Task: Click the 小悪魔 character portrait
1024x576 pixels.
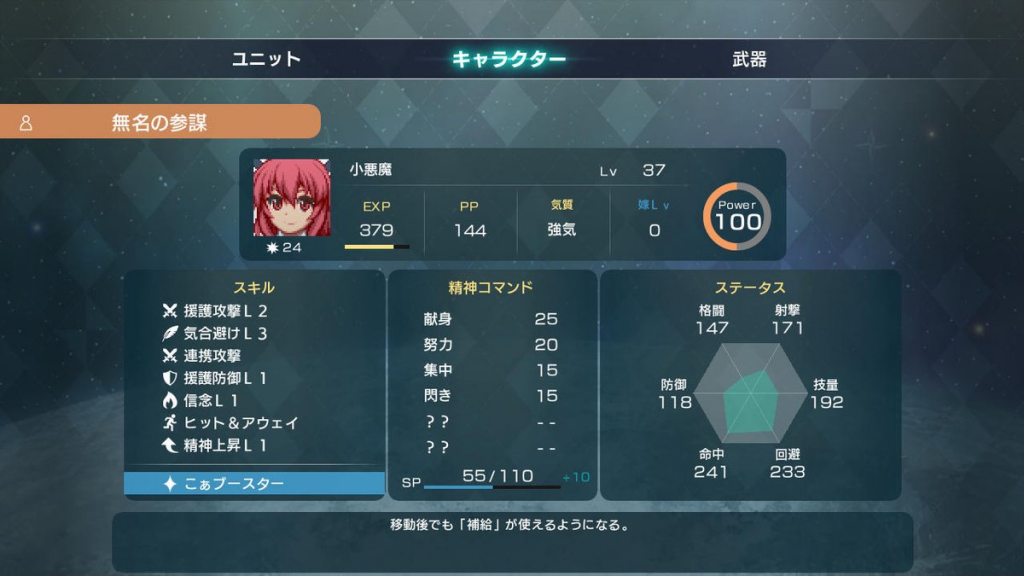Action: (x=292, y=197)
